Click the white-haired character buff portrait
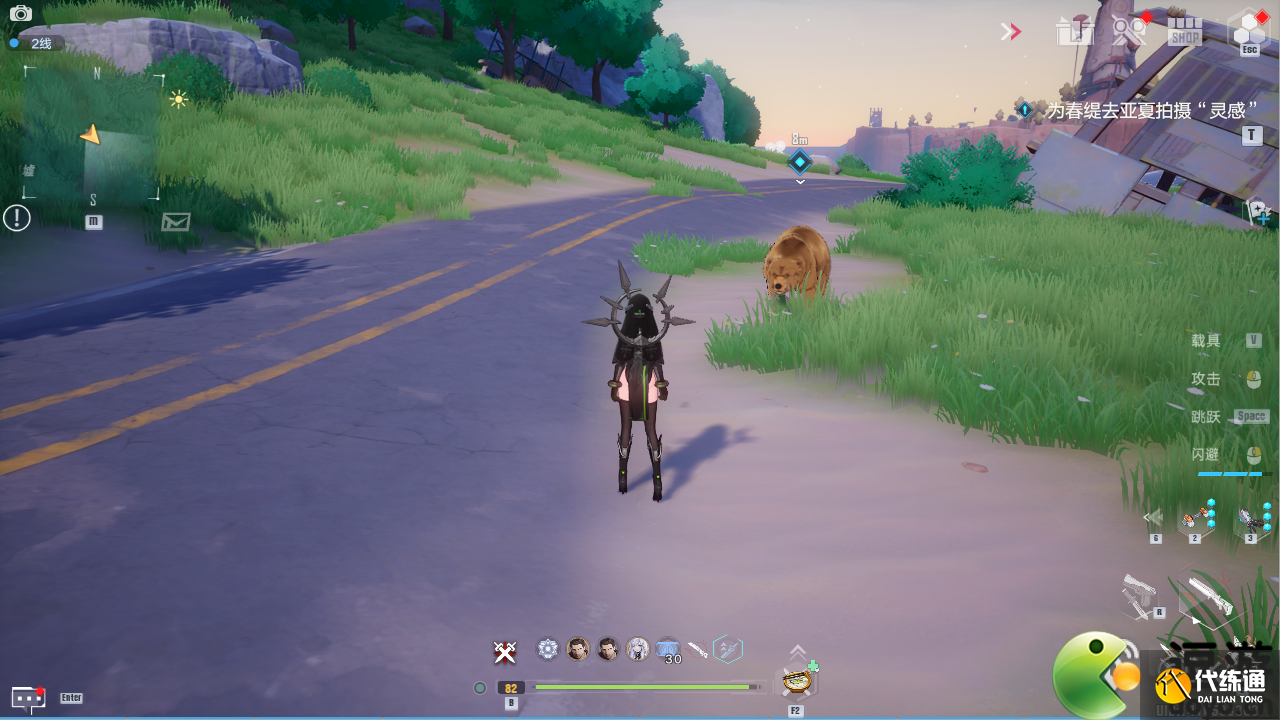Screen dimensions: 1280x720 click(638, 649)
